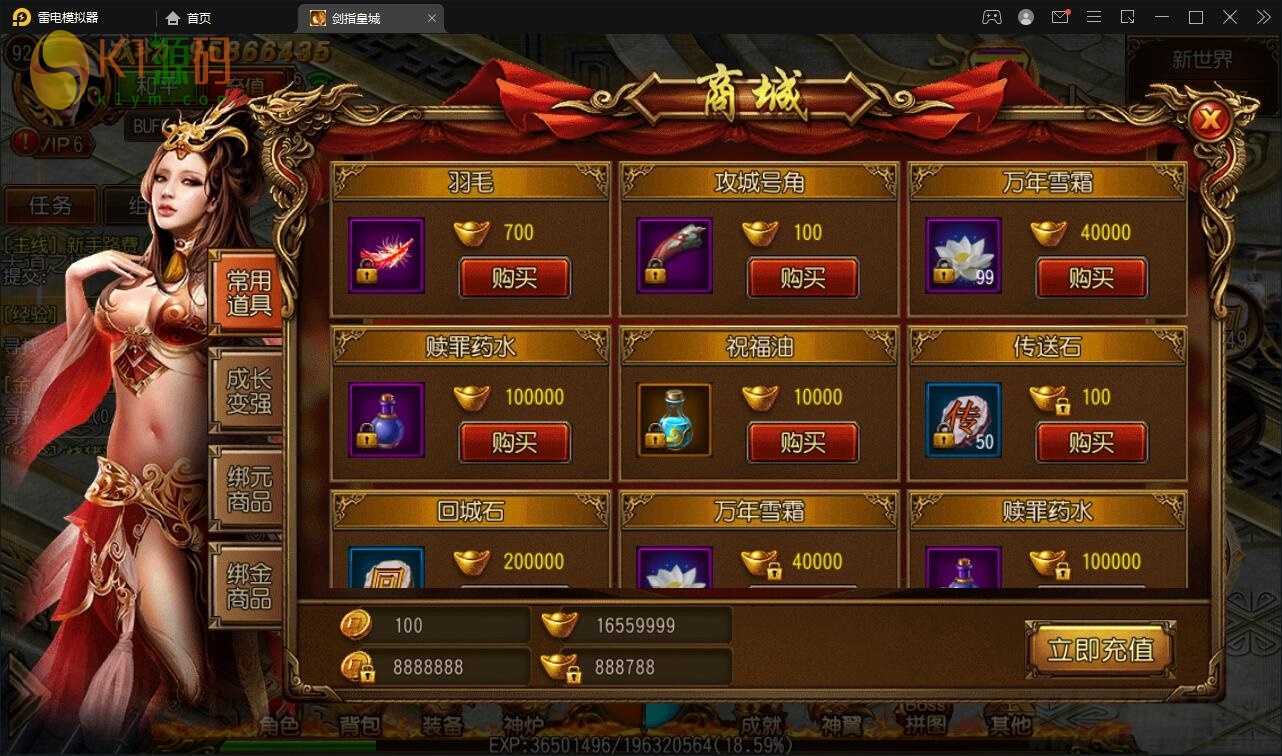Open the 成长变强 category tab
The width and height of the screenshot is (1282, 756).
point(248,391)
